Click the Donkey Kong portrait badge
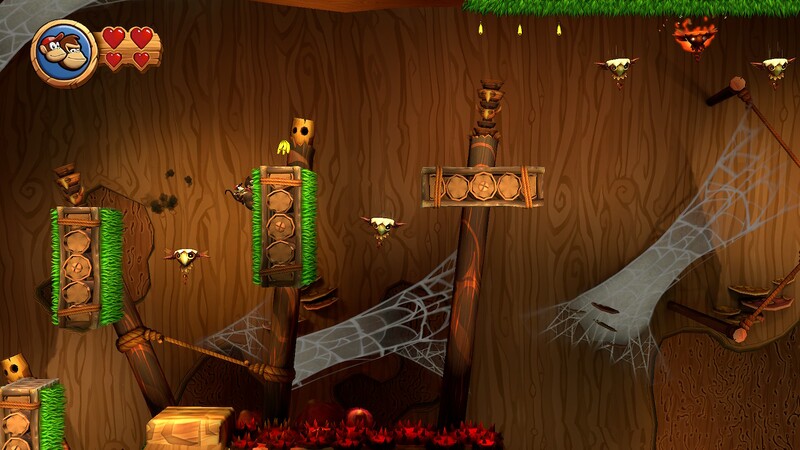The image size is (800, 450). [64, 52]
